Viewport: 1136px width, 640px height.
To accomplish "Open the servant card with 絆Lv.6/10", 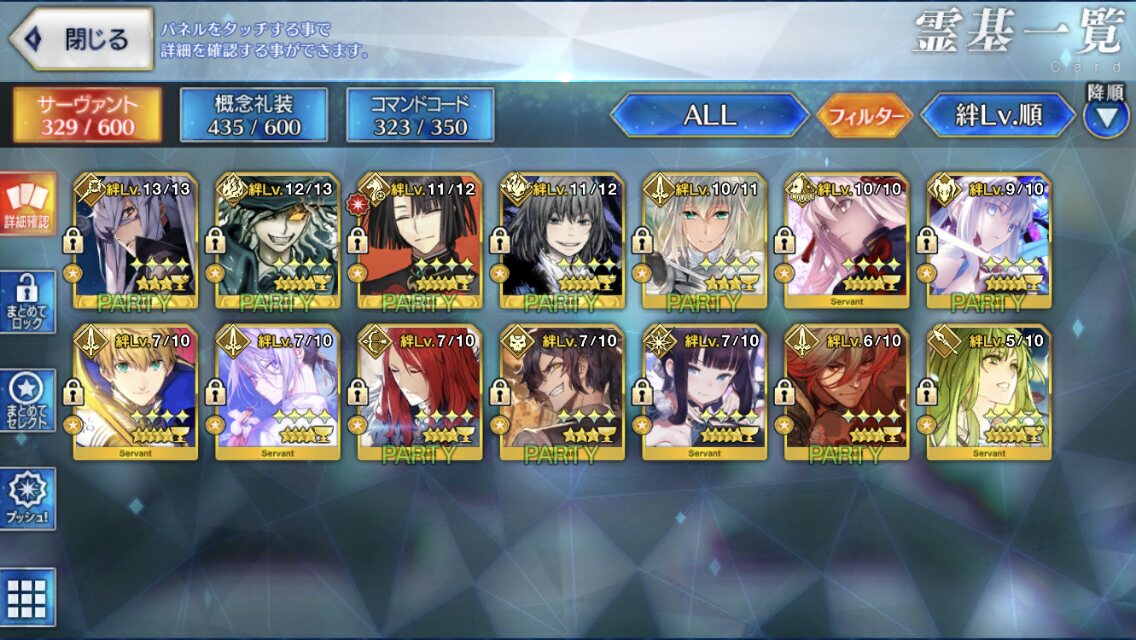I will (x=846, y=392).
